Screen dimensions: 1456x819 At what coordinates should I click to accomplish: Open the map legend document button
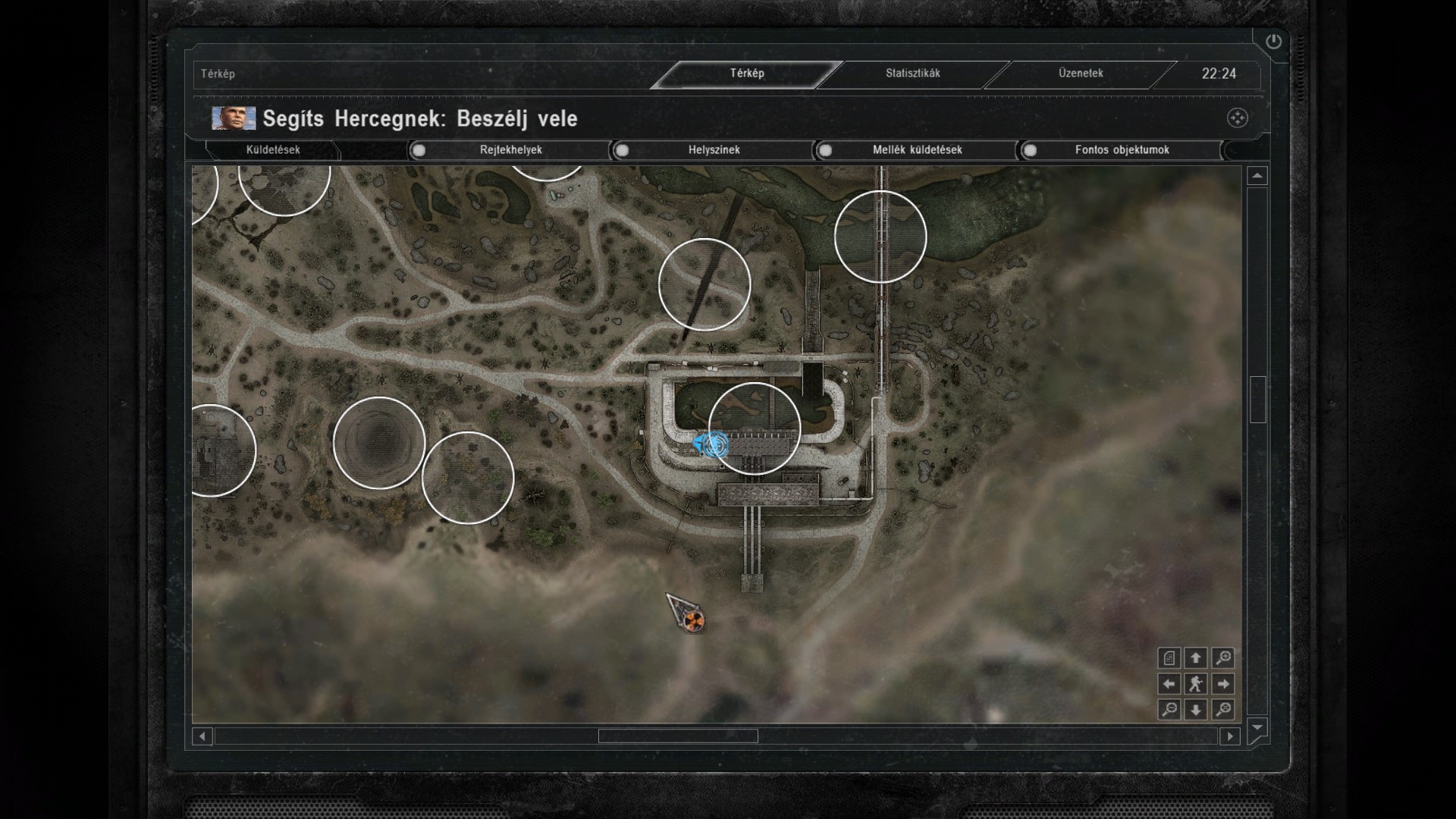click(x=1169, y=658)
